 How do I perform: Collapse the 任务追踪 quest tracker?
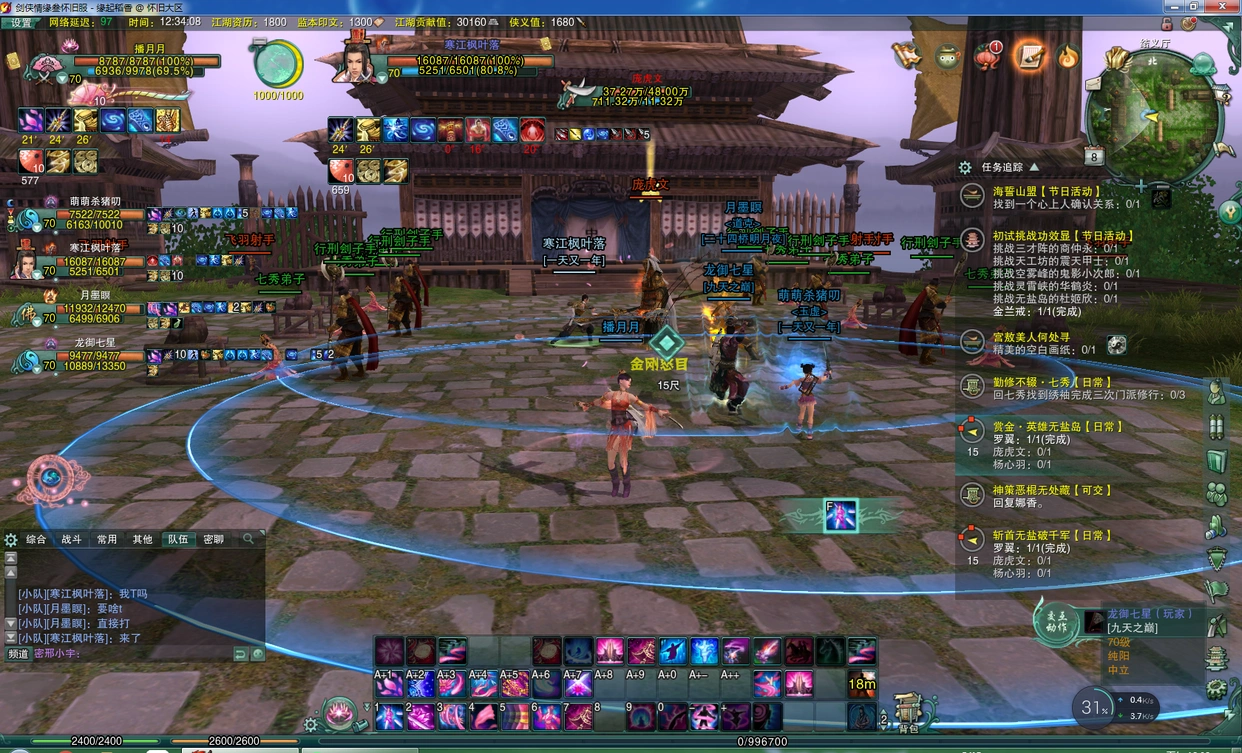click(1034, 168)
